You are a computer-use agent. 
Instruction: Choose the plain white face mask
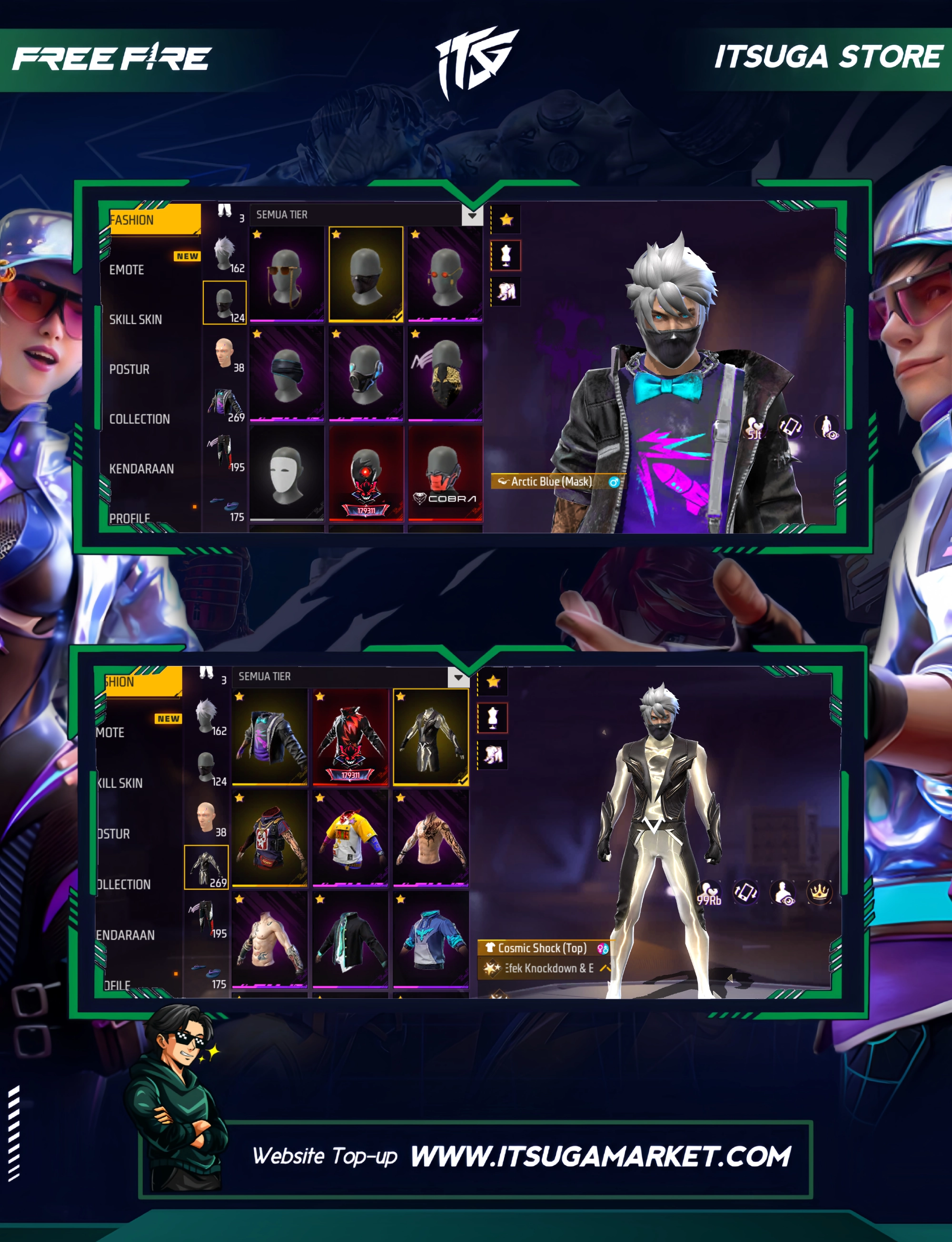[x=287, y=473]
